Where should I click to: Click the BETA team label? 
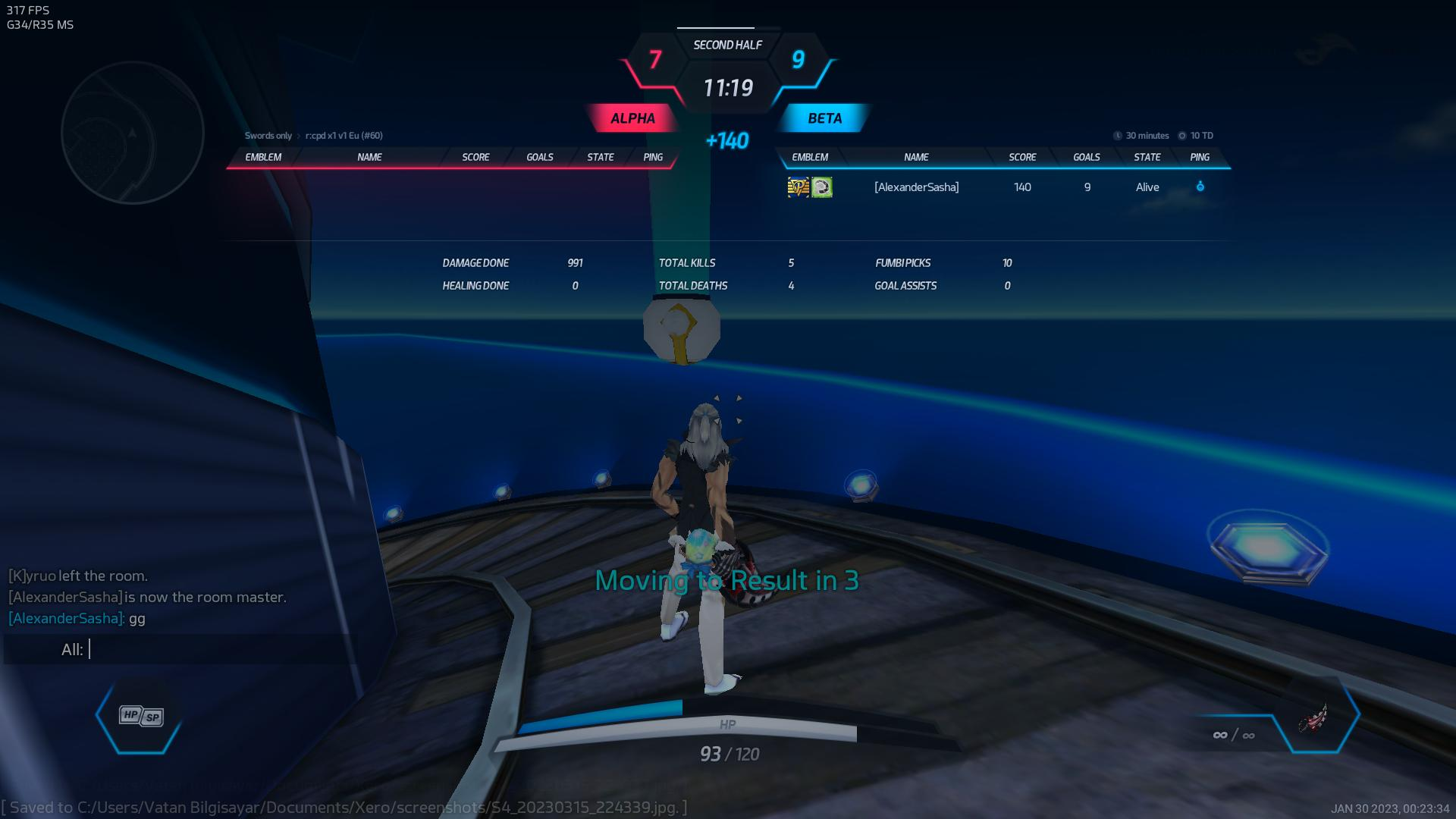(x=824, y=118)
